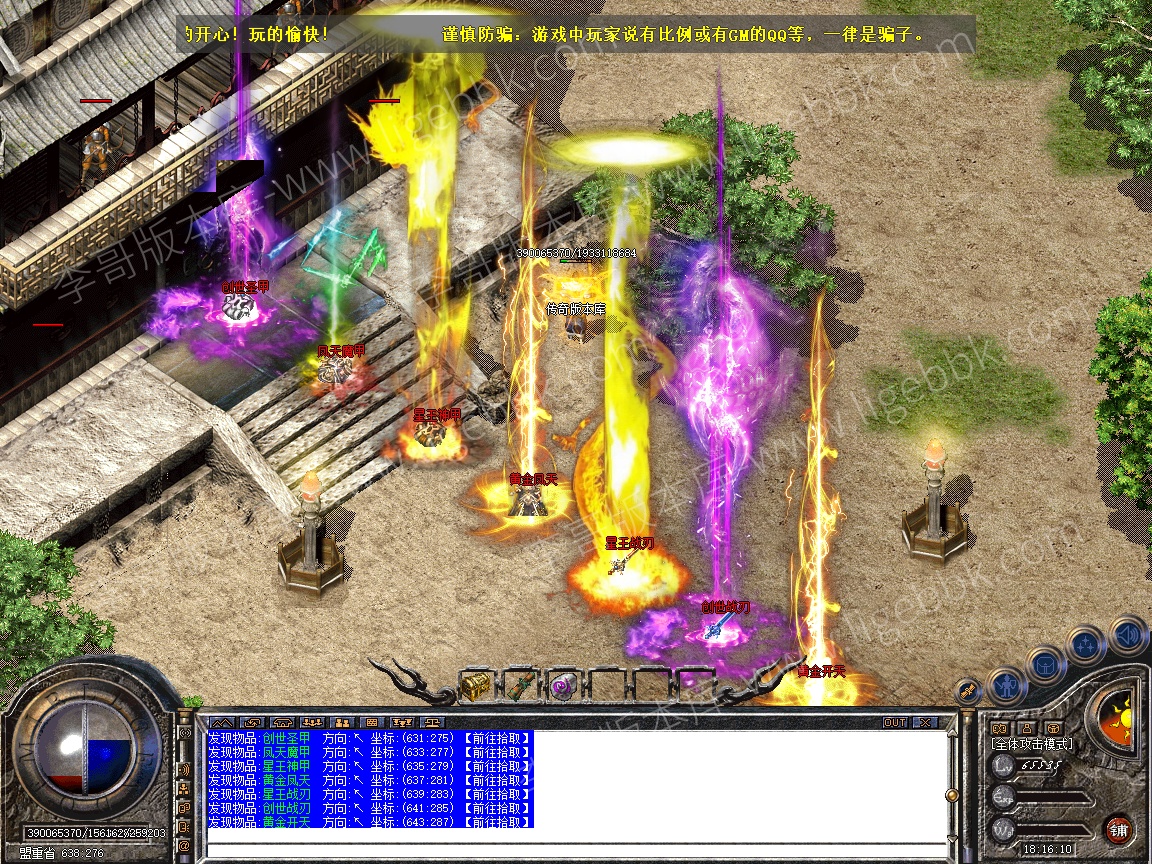1152x864 pixels.
Task: Click the red 铺 shop button
Action: coord(1119,829)
